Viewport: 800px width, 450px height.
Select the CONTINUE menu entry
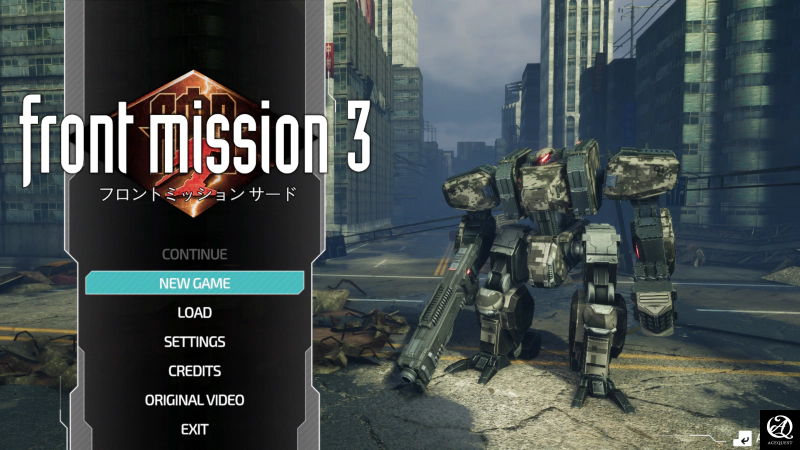point(194,254)
